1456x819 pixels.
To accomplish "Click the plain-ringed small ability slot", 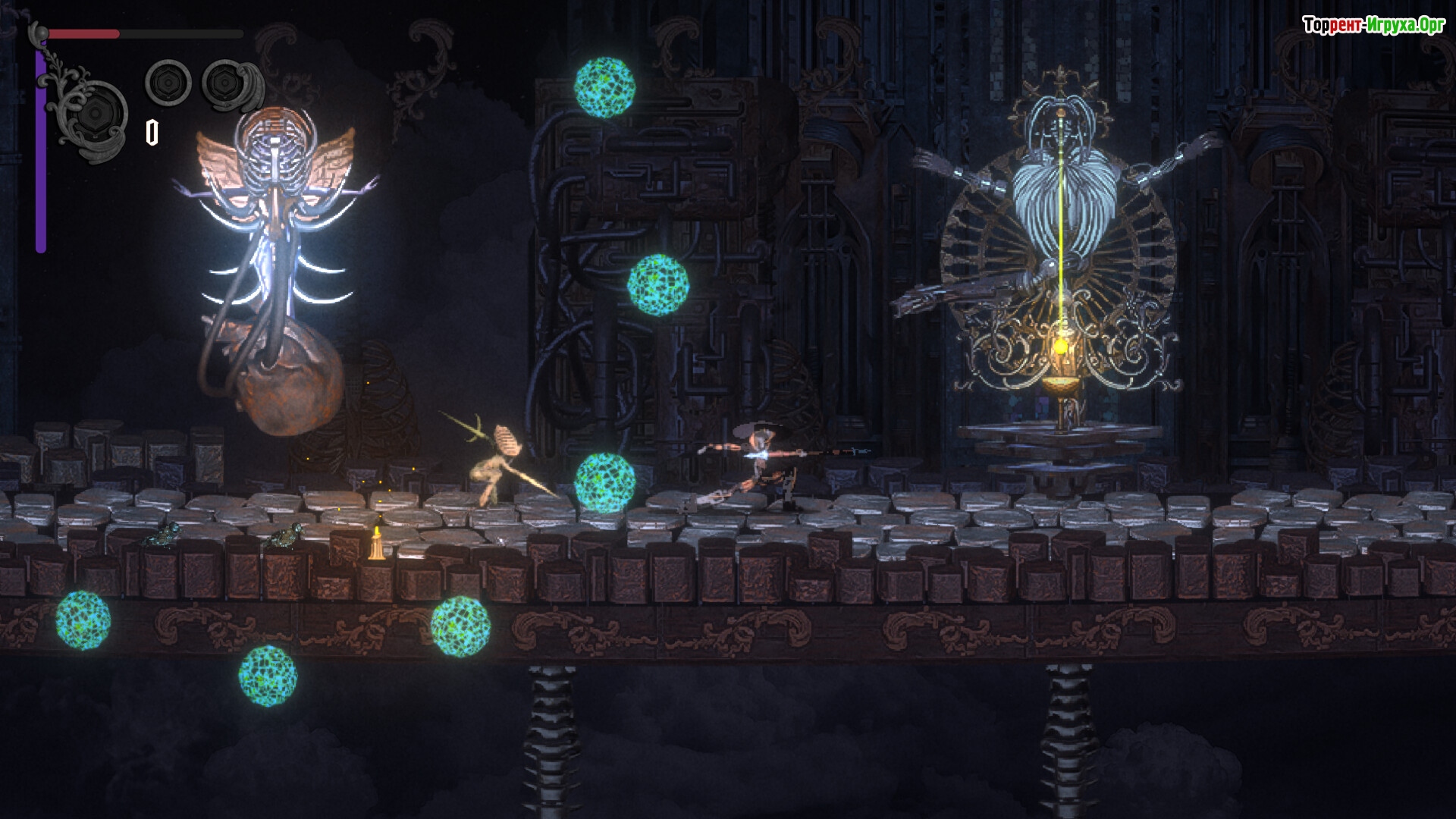I will point(168,81).
